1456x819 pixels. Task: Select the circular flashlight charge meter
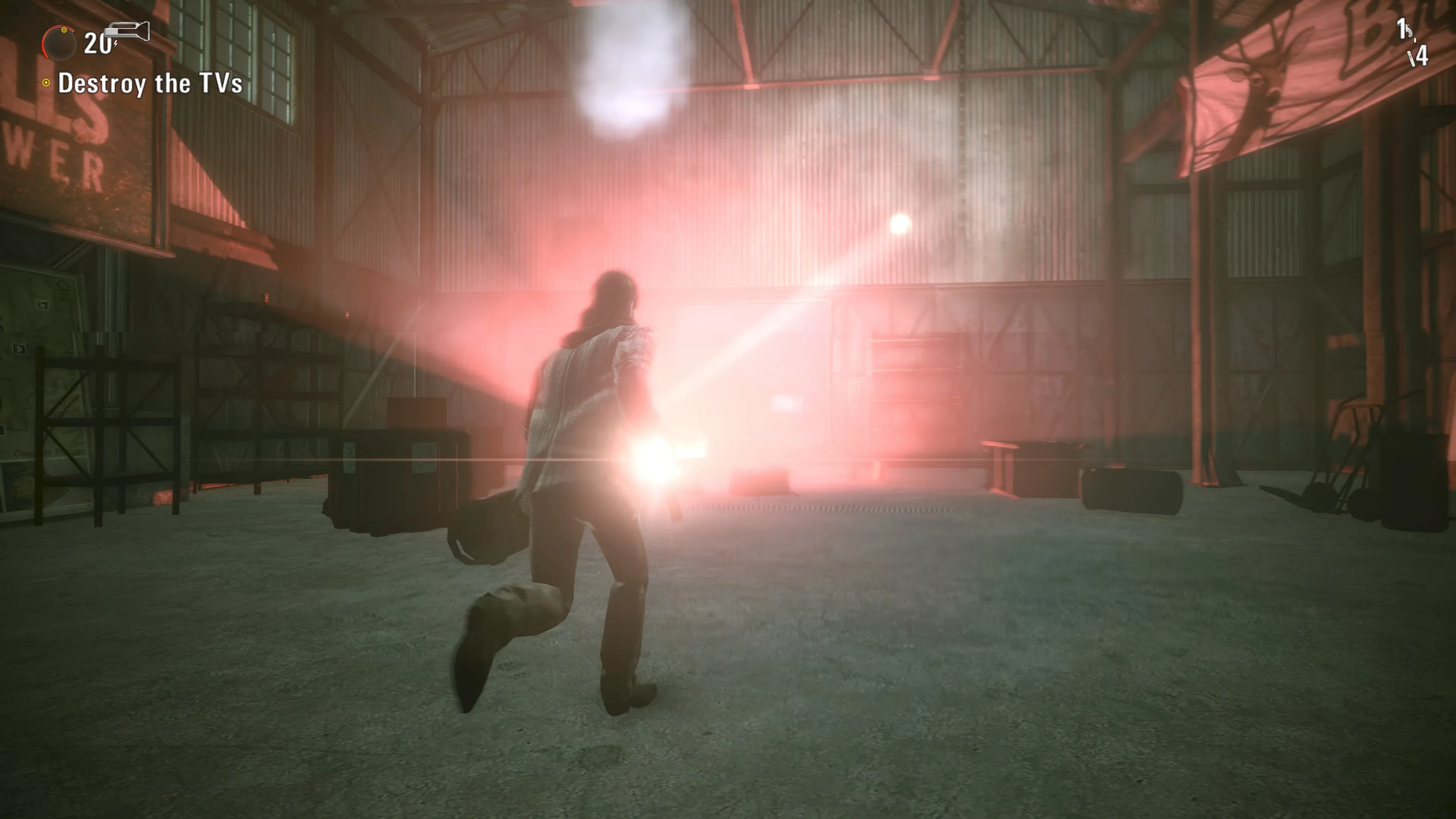coord(60,42)
